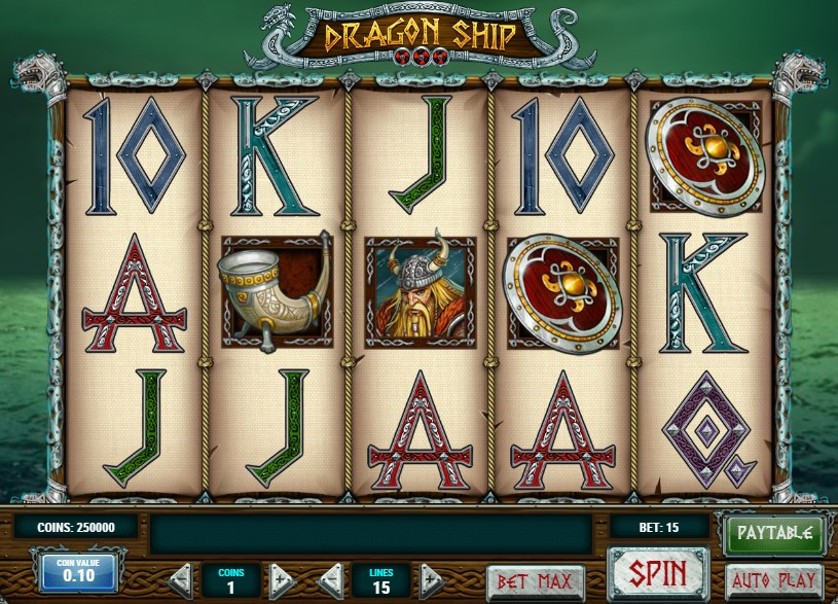
Task: Increase the number of coins
Action: (x=282, y=580)
